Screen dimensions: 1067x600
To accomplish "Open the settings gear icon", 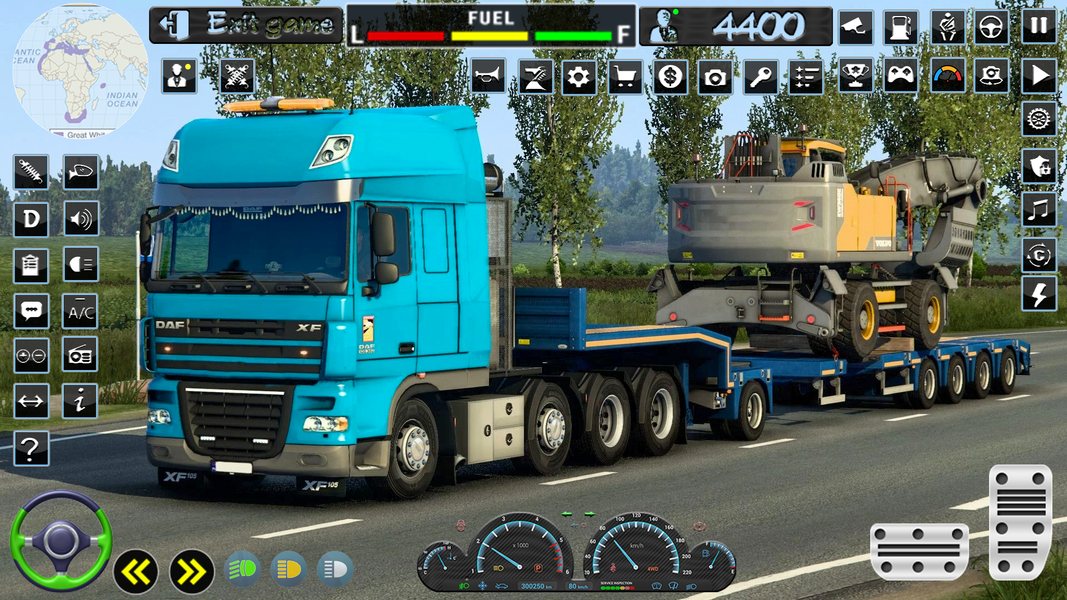I will point(579,76).
